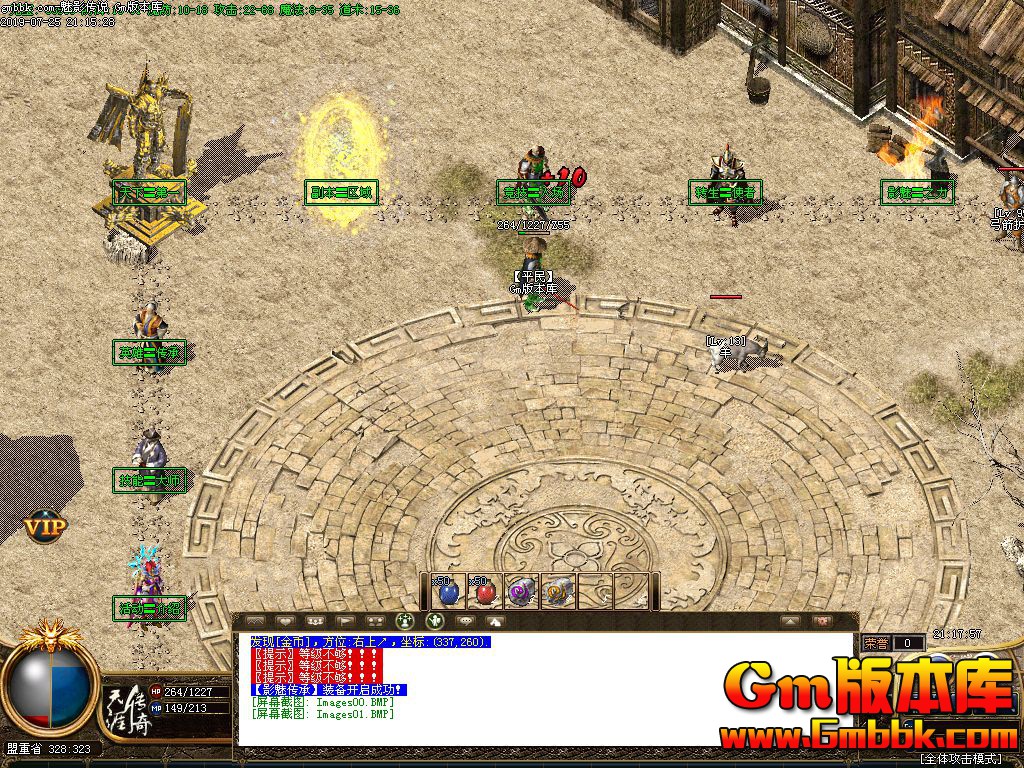The image size is (1024, 768).
Task: Open the gold VIP badge
Action: pyautogui.click(x=45, y=524)
